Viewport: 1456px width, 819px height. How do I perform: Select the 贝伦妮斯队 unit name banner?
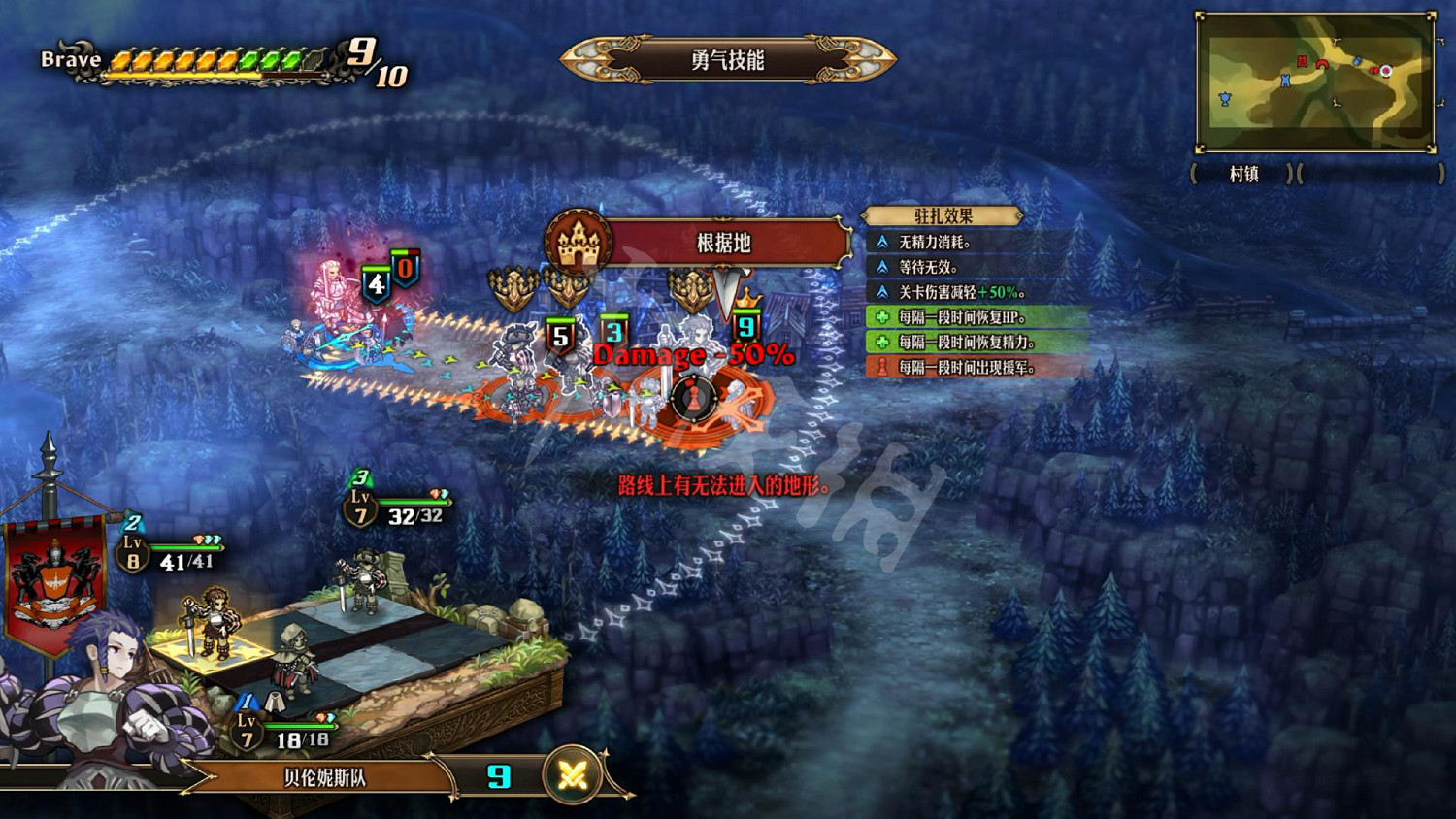(325, 777)
